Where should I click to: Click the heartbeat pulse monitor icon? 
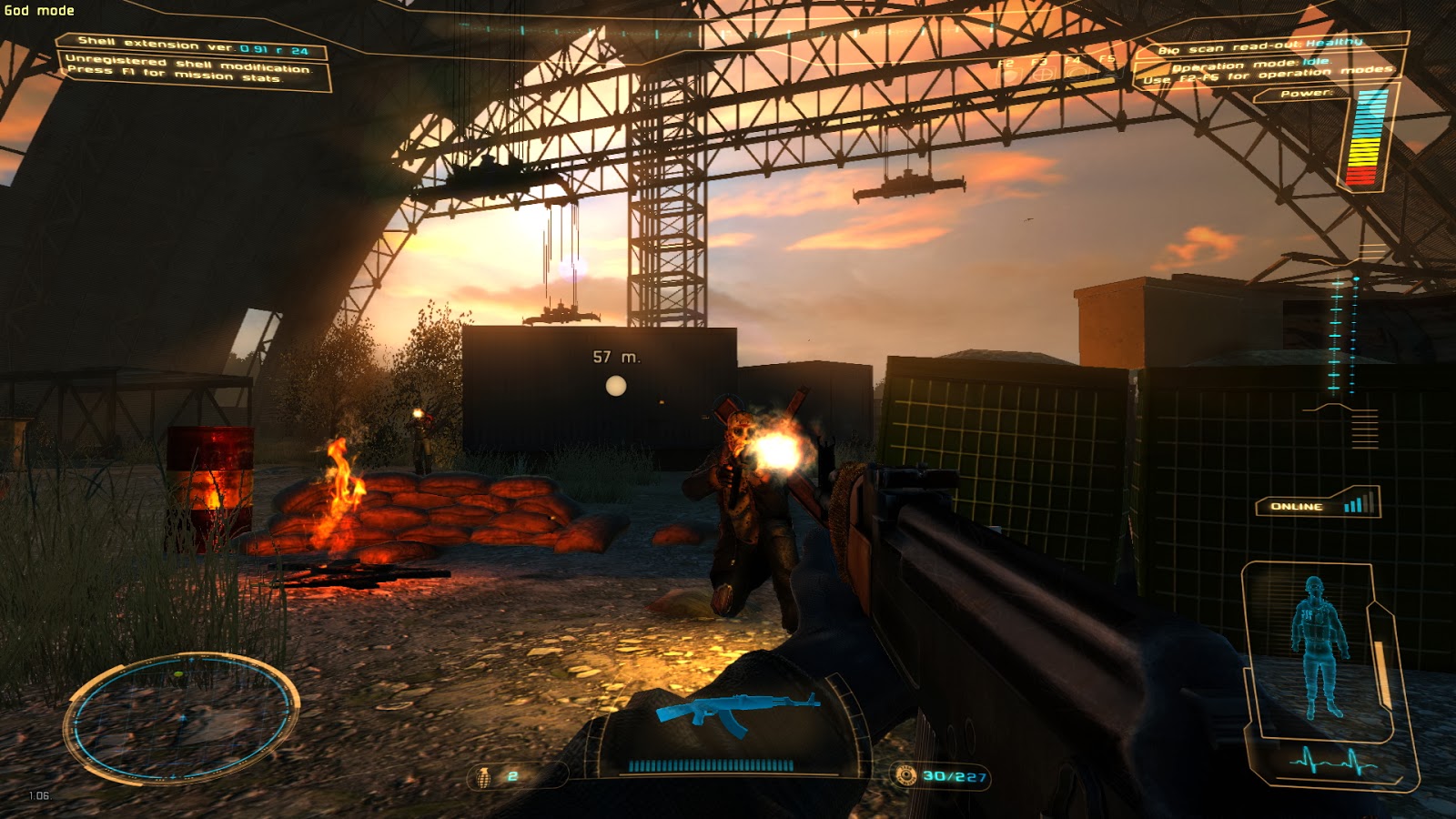[x=1332, y=761]
